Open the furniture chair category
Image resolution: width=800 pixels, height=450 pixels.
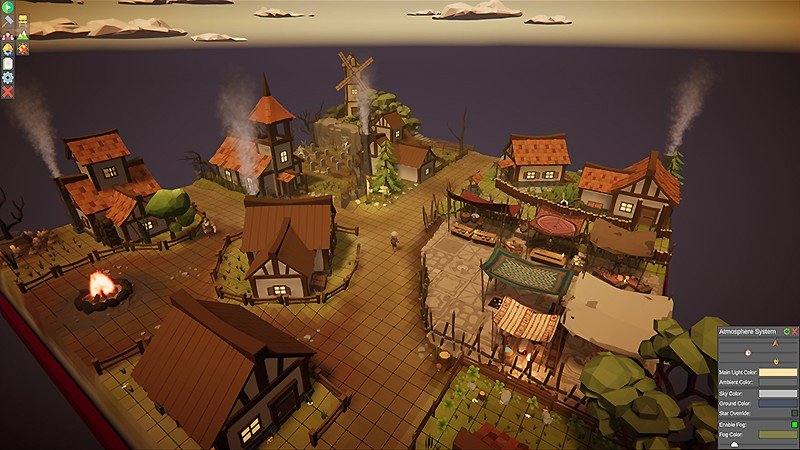click(22, 20)
